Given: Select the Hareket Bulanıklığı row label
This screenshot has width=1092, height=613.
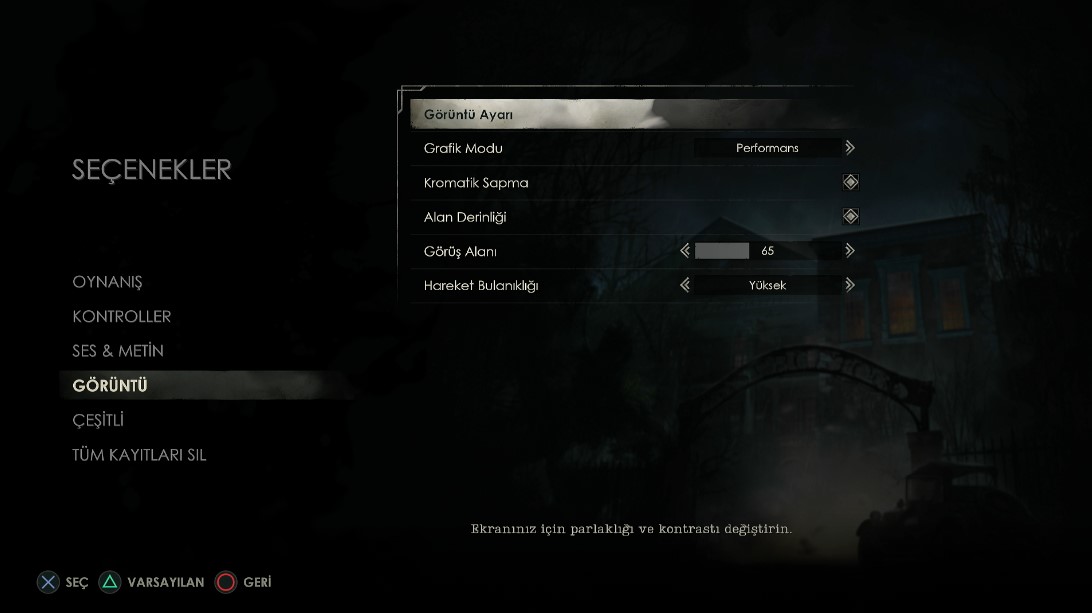Looking at the screenshot, I should tap(481, 285).
